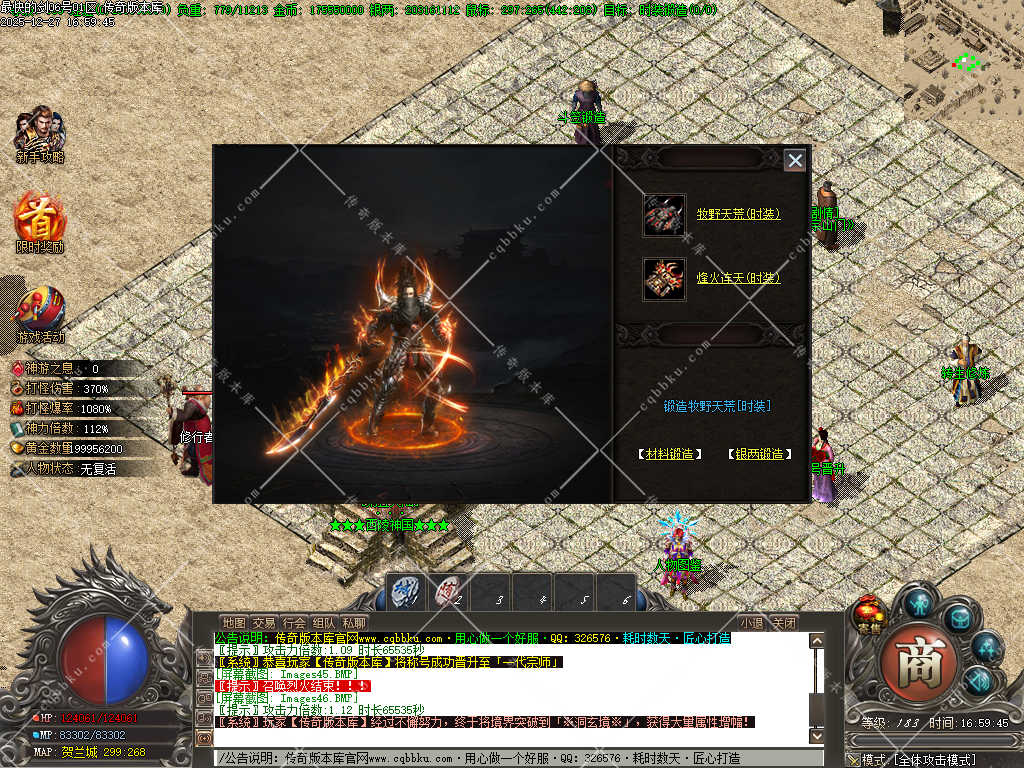
Task: Open the 行会 guild button
Action: 294,623
